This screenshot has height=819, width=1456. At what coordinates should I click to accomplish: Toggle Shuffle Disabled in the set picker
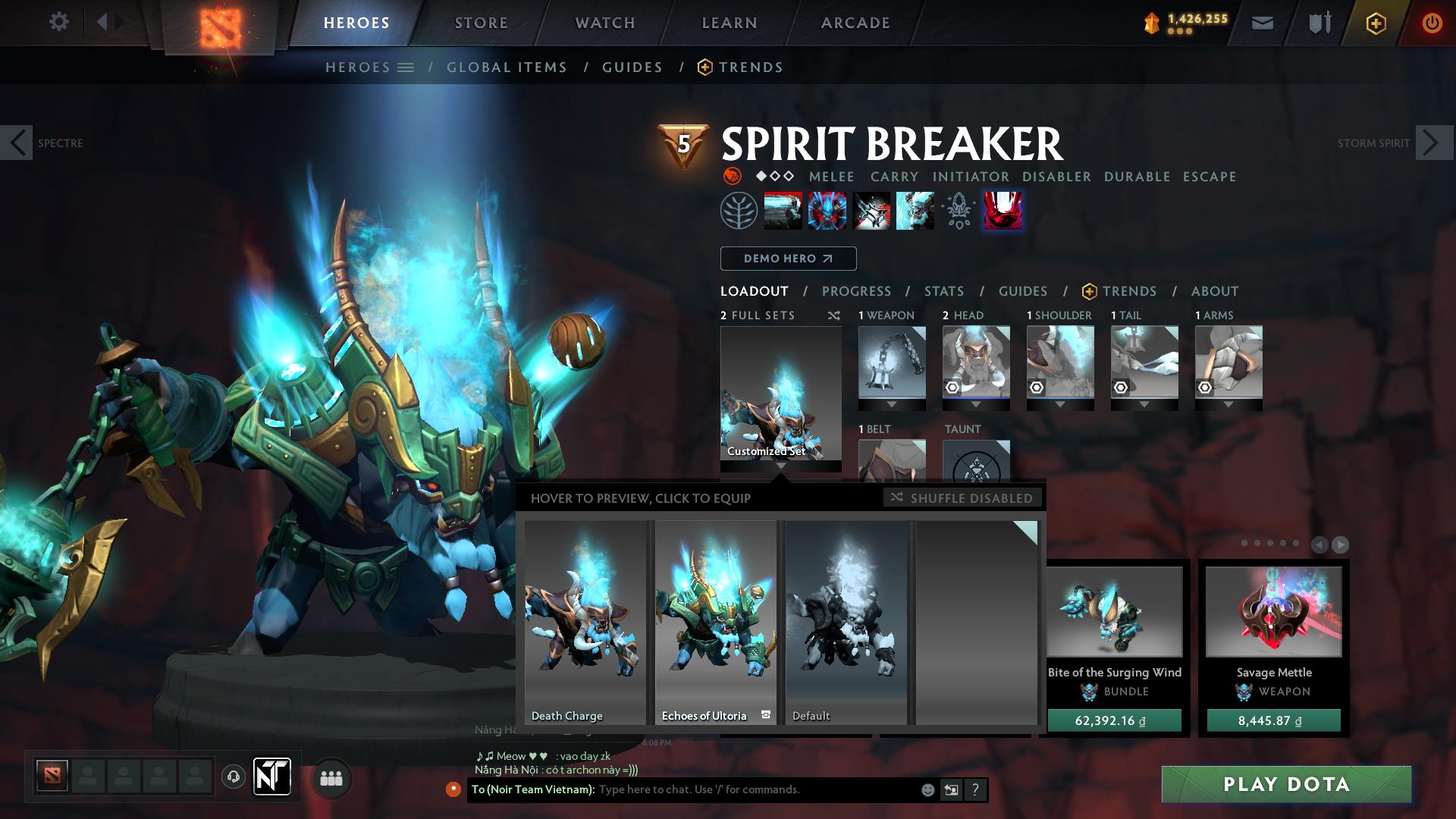click(962, 498)
